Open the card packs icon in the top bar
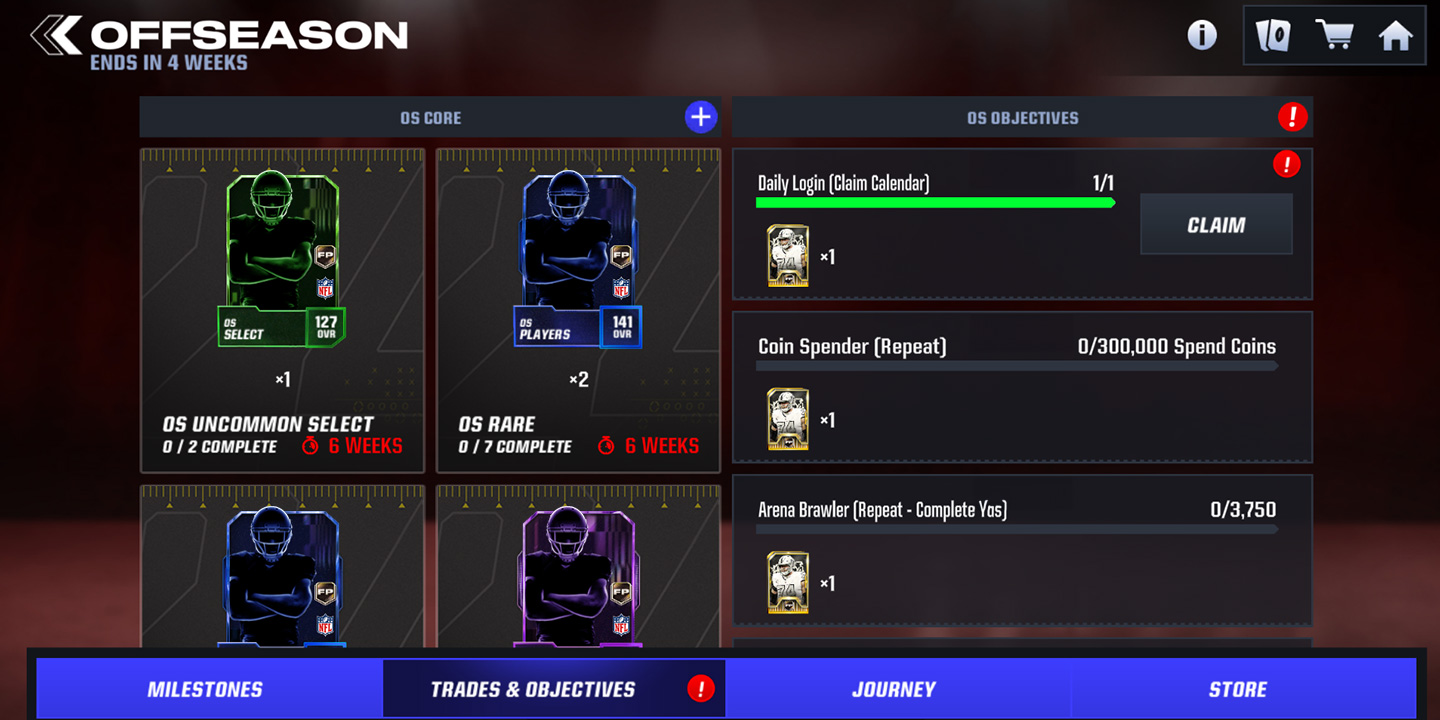The width and height of the screenshot is (1440, 720). tap(1272, 35)
